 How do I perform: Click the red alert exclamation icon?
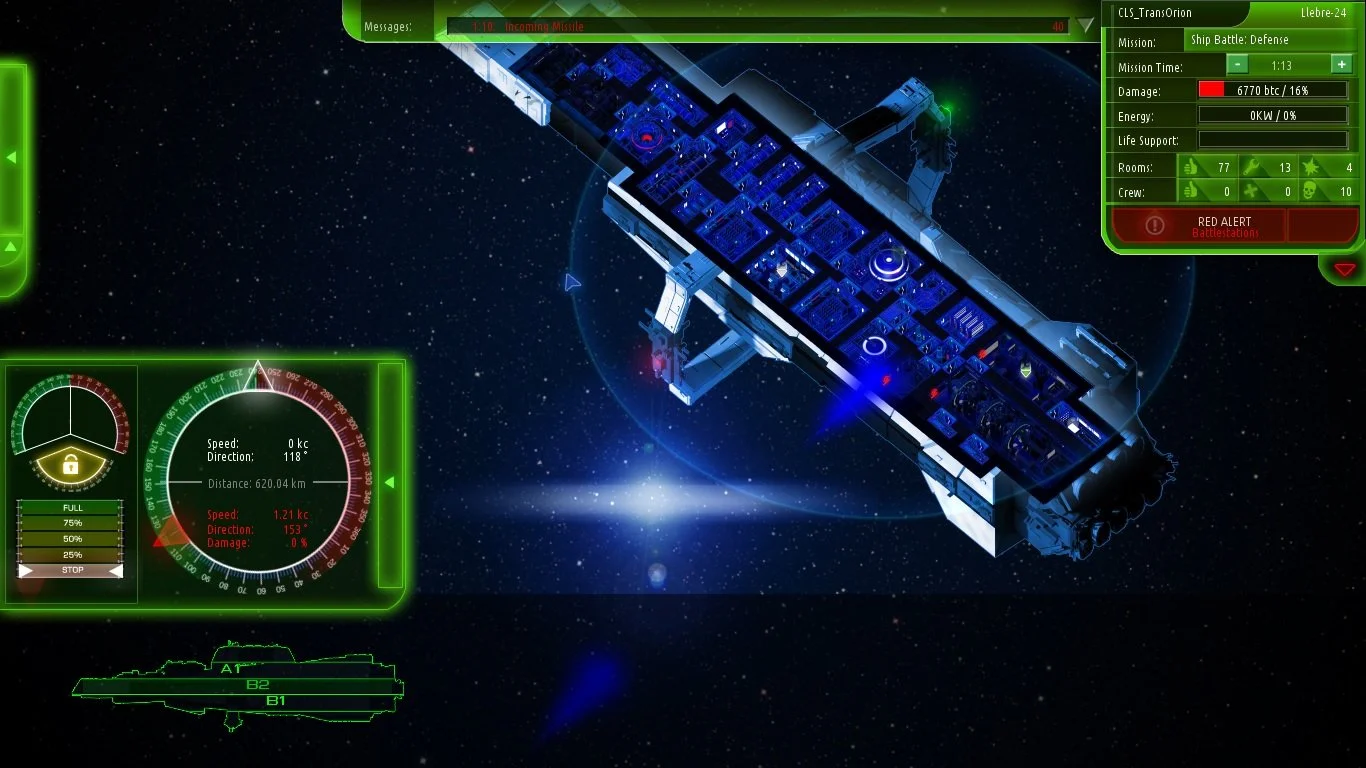pos(1155,225)
